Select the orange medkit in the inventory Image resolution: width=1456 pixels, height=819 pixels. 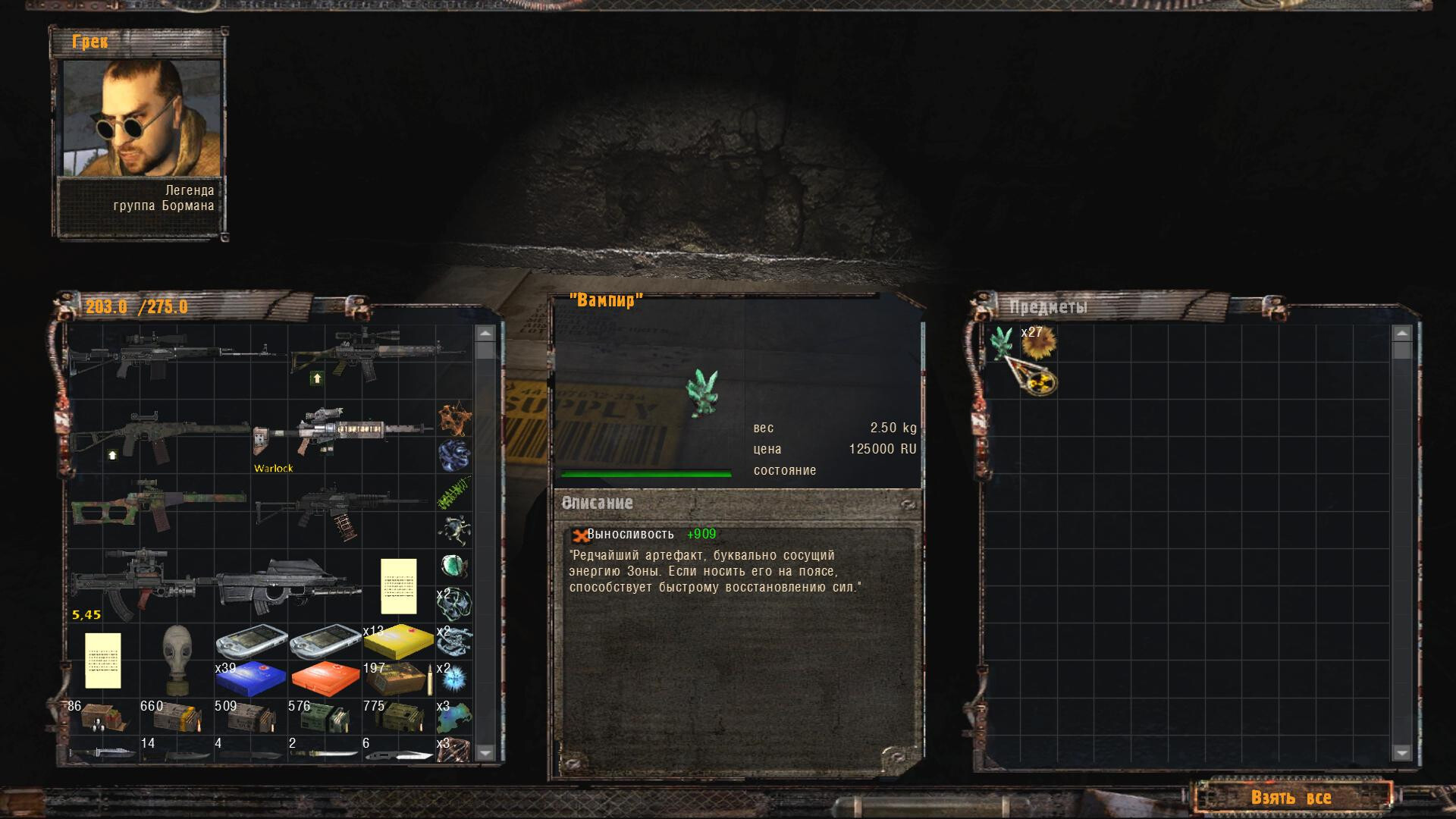[324, 679]
